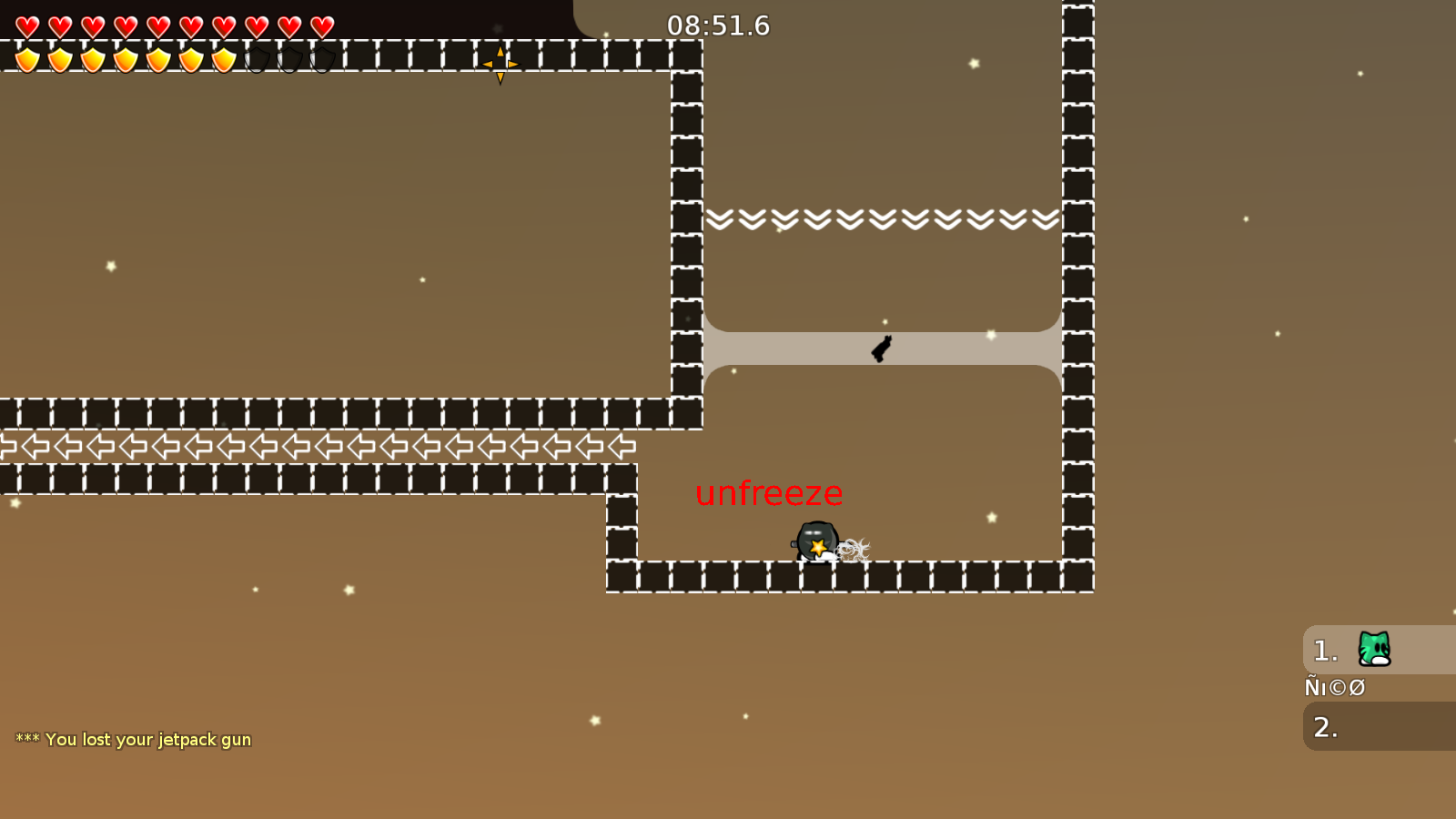Click an empty grey shield icon
Viewport: 1456px width, 819px height.
pos(289,59)
